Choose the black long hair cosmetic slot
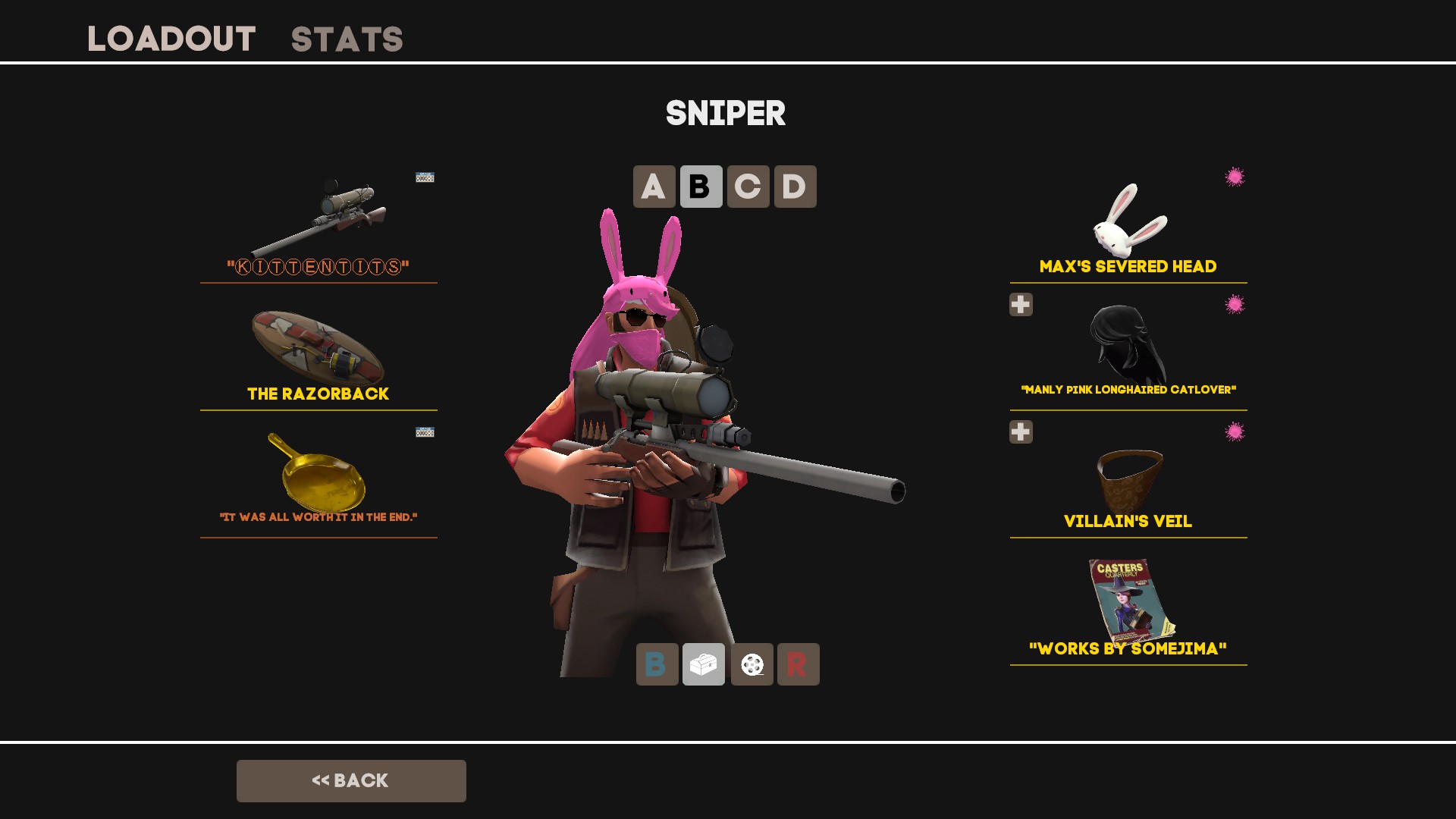The image size is (1456, 819). point(1128,349)
